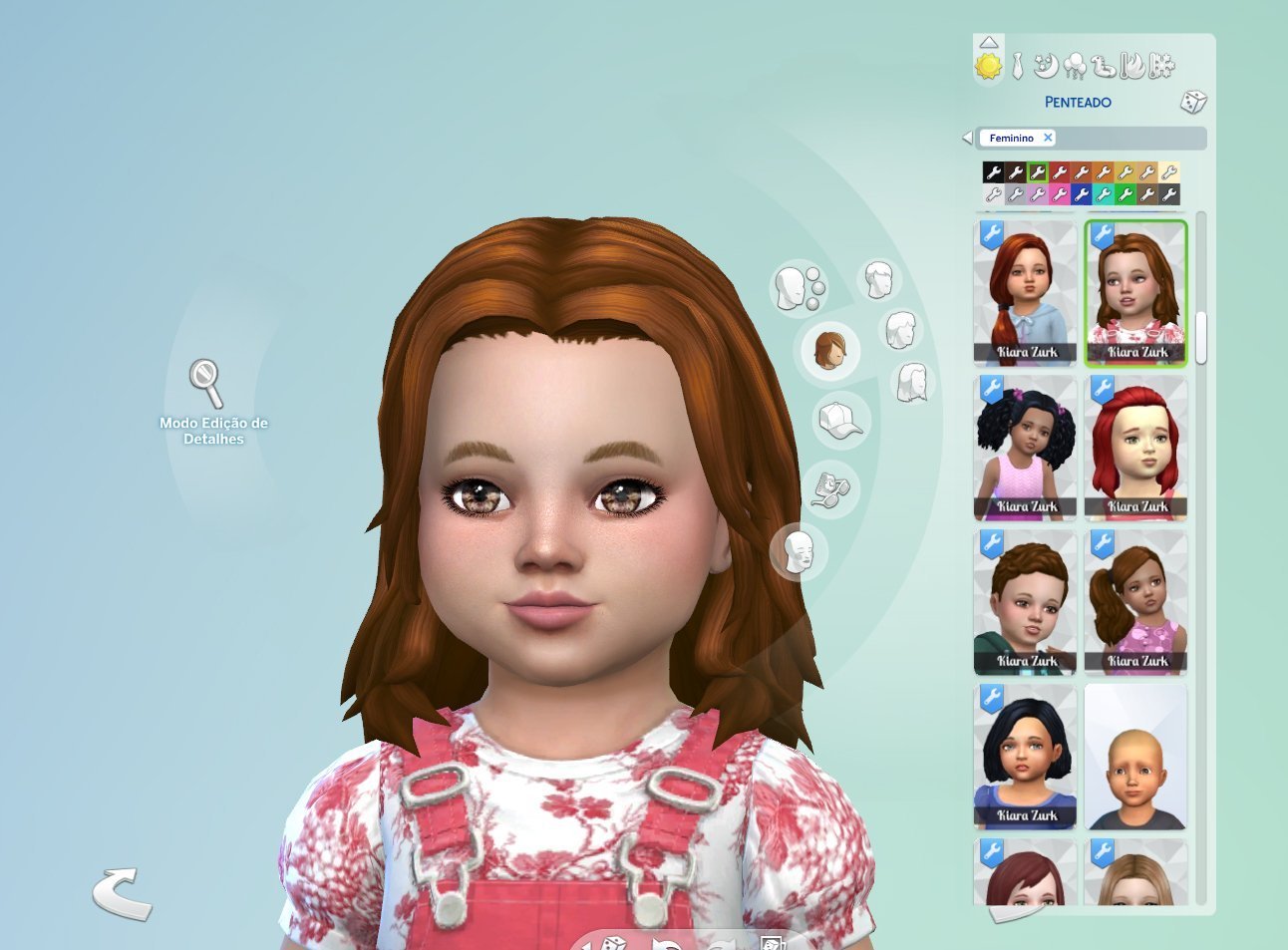Show long hair length styles

[x=912, y=382]
